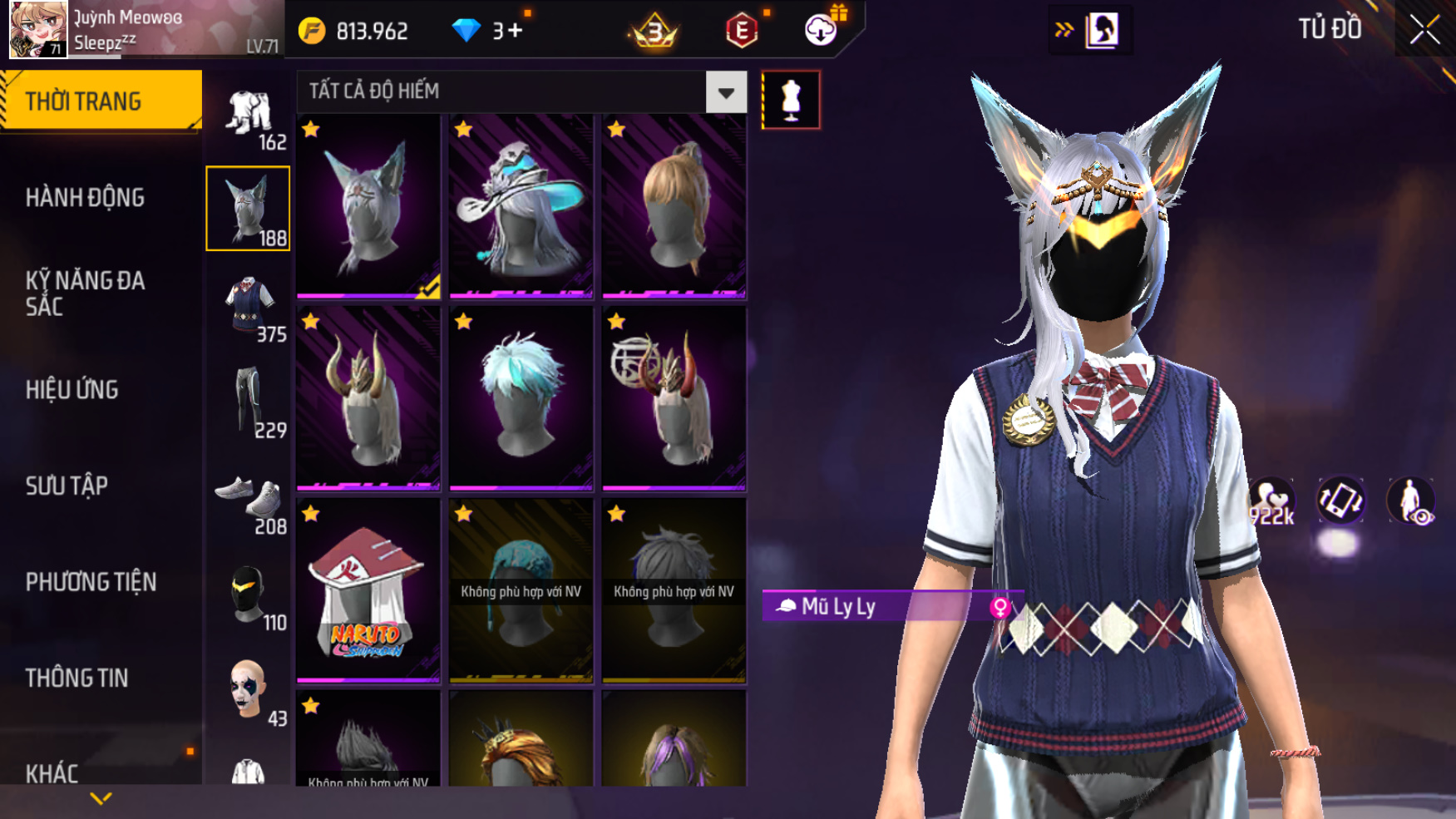The width and height of the screenshot is (1456, 819).
Task: Show the Thông Tin tab
Action: (x=77, y=678)
